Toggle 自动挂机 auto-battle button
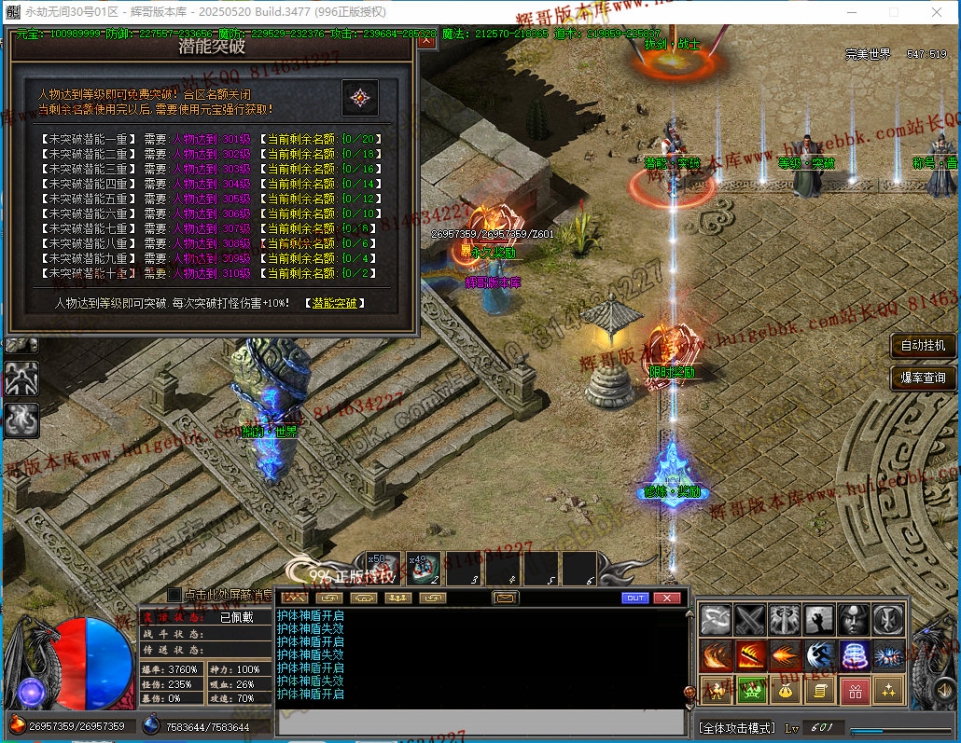This screenshot has width=961, height=743. point(923,346)
